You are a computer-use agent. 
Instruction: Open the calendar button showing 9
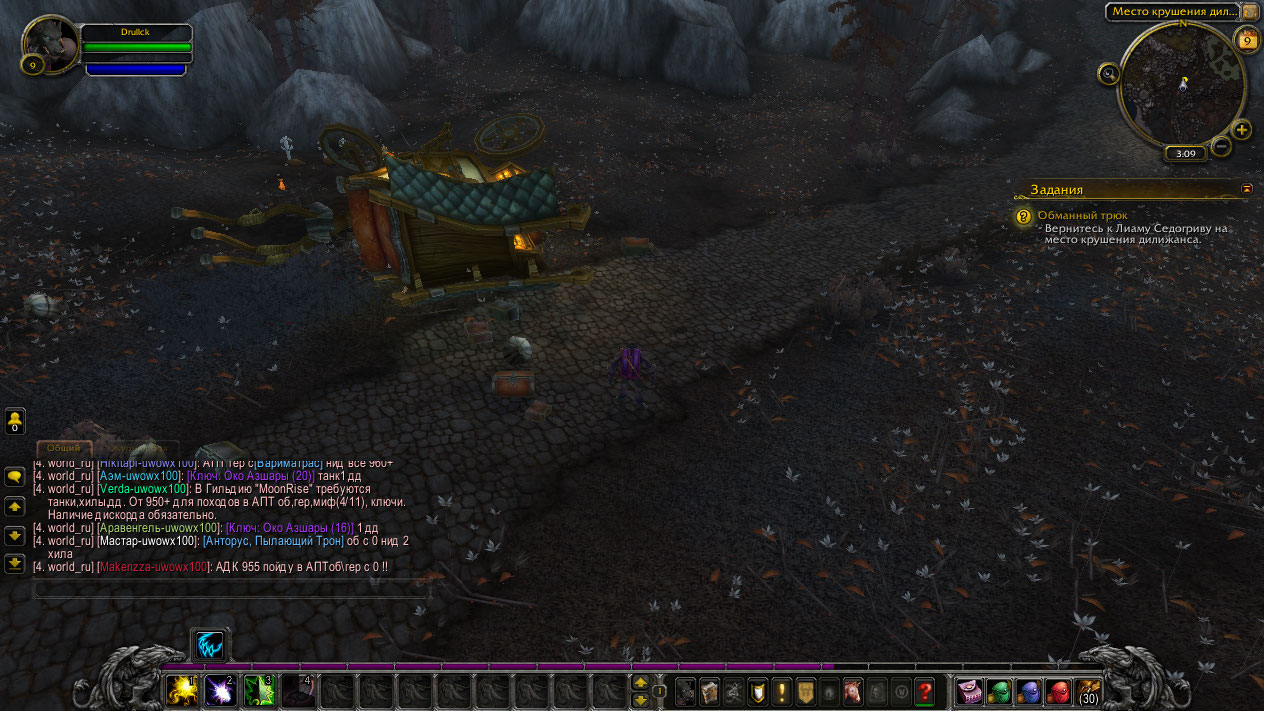(1247, 41)
